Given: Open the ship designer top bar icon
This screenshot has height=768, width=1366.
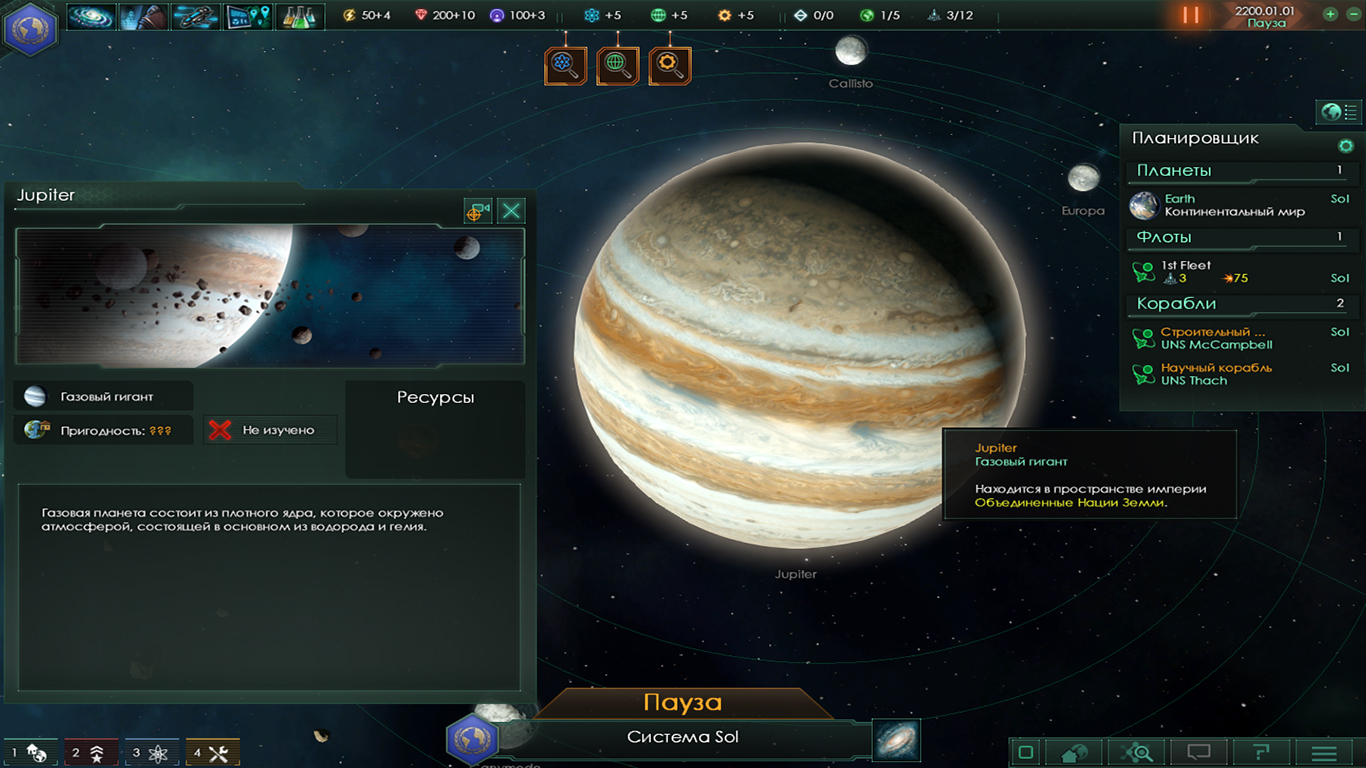Looking at the screenshot, I should [195, 16].
